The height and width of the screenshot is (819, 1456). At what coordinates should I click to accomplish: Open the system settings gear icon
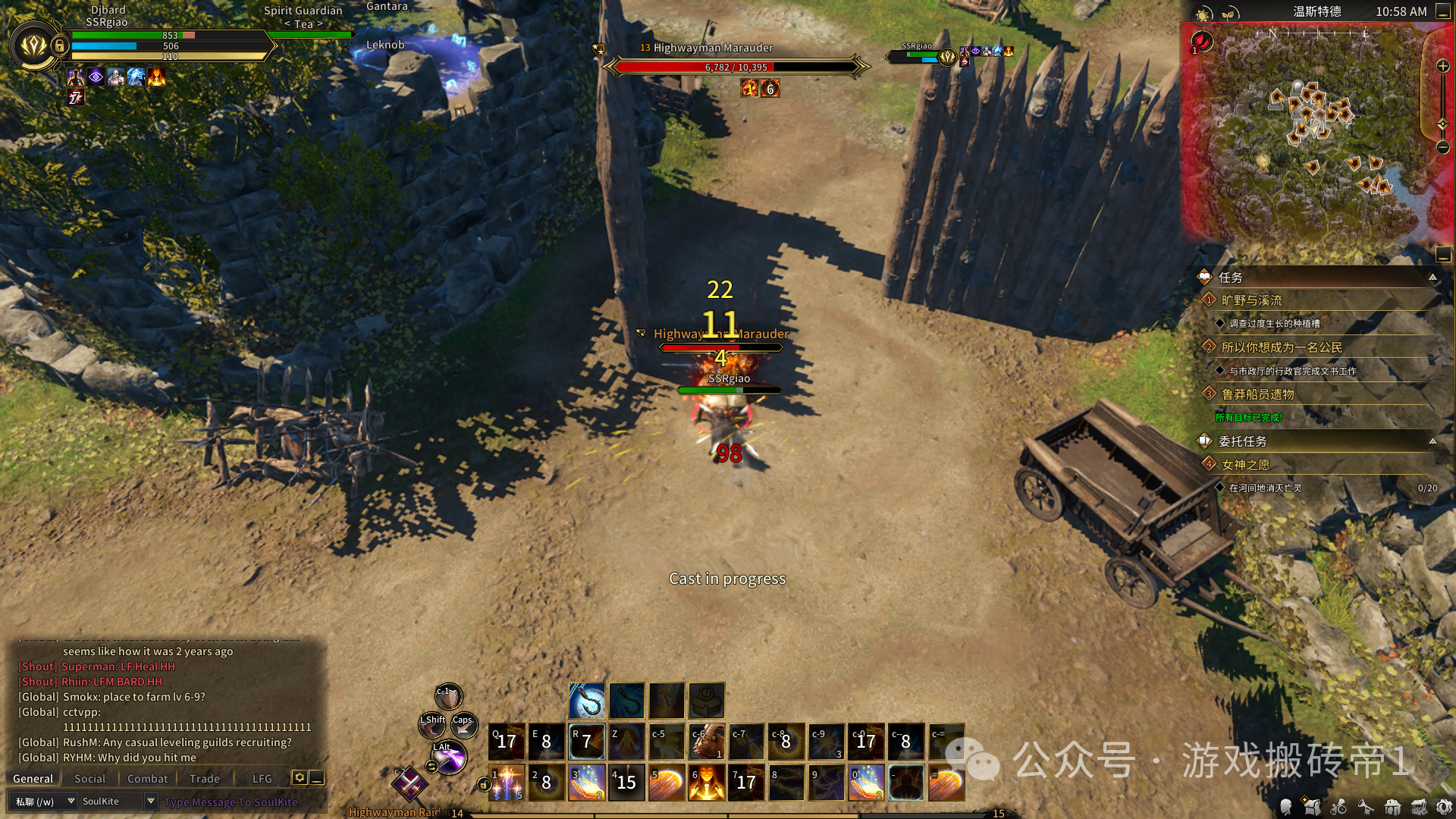click(x=1445, y=807)
